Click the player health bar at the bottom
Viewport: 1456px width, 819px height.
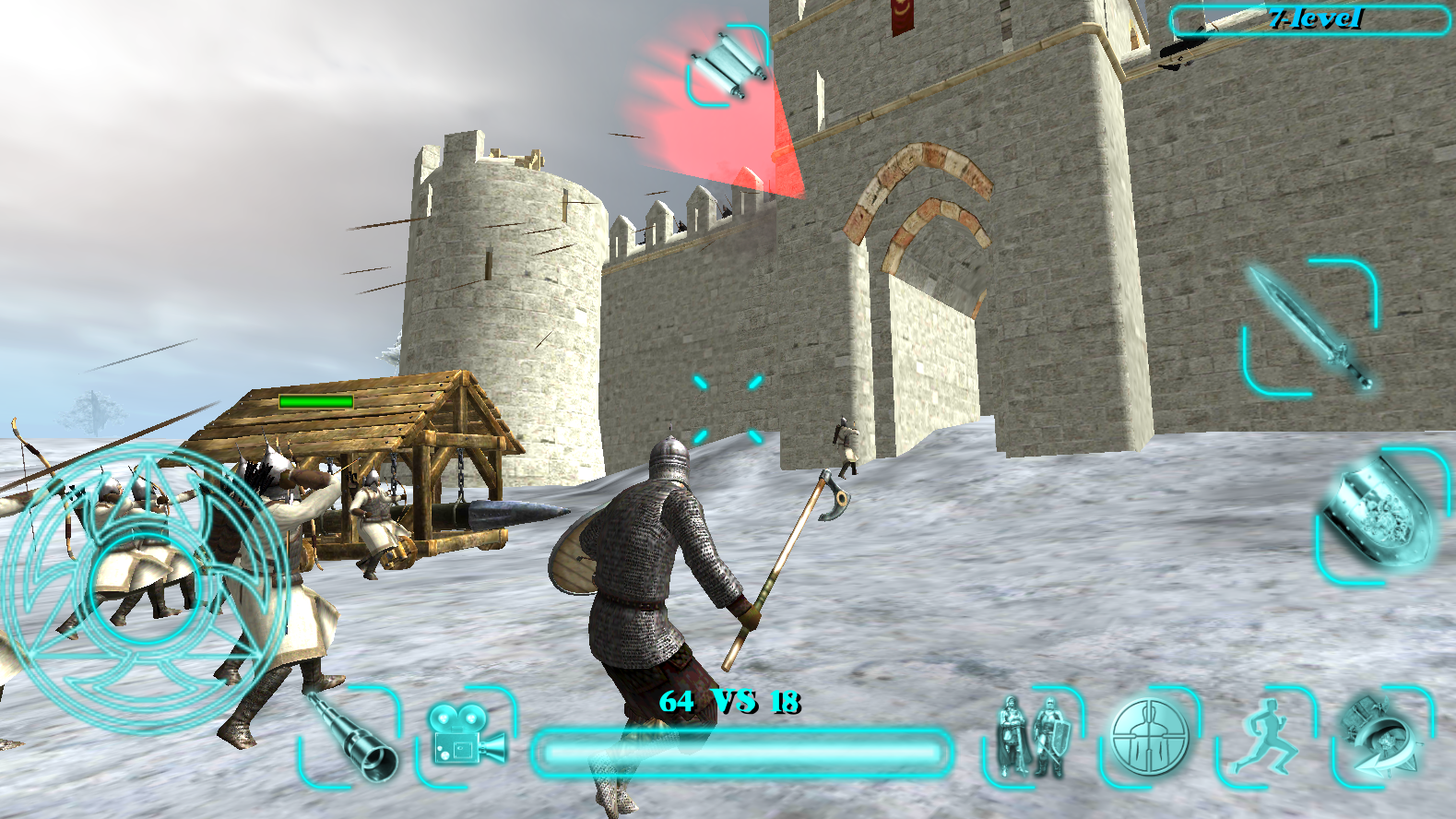click(x=742, y=749)
